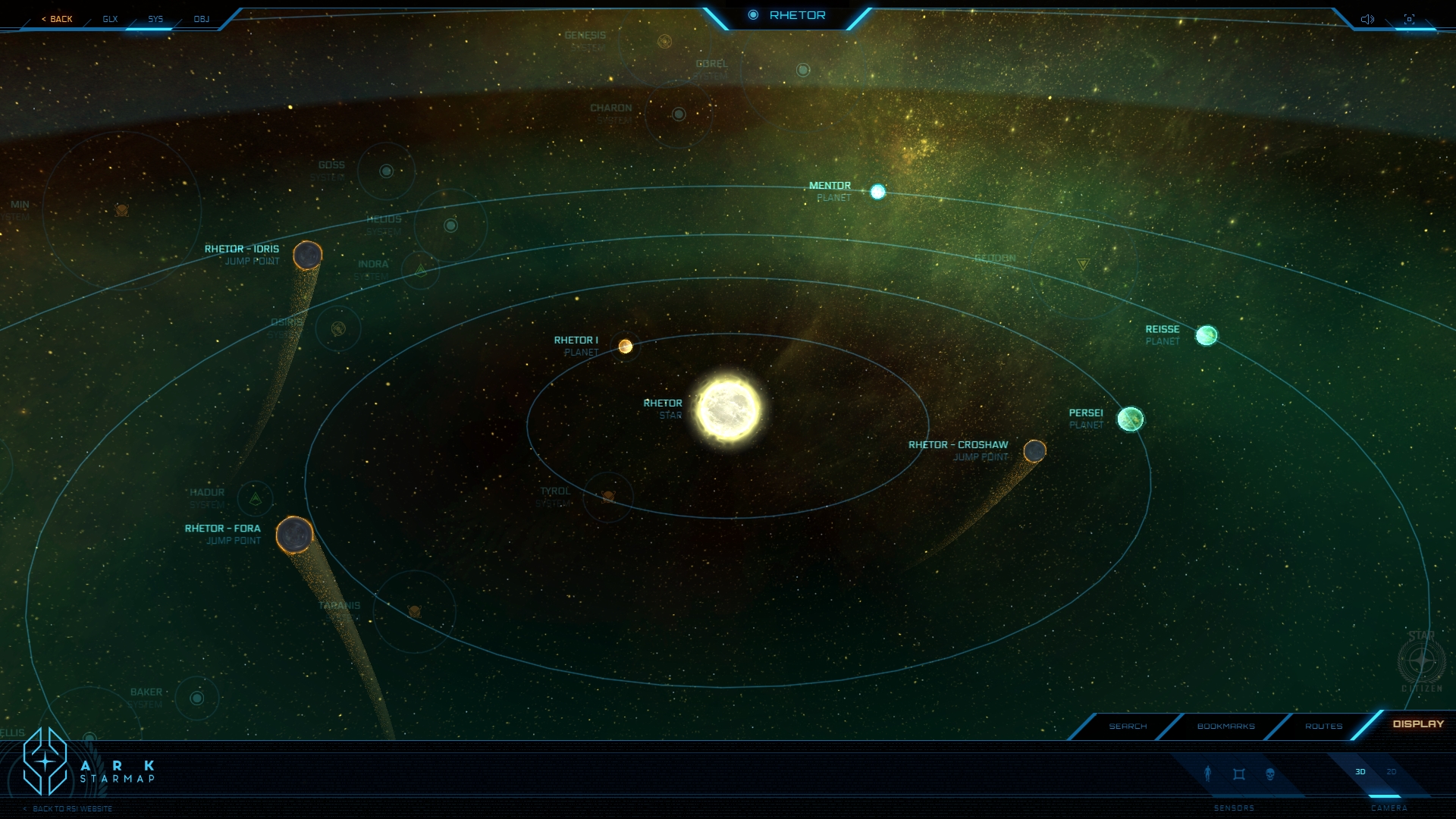Switch to the GLX galaxy view

(x=111, y=19)
